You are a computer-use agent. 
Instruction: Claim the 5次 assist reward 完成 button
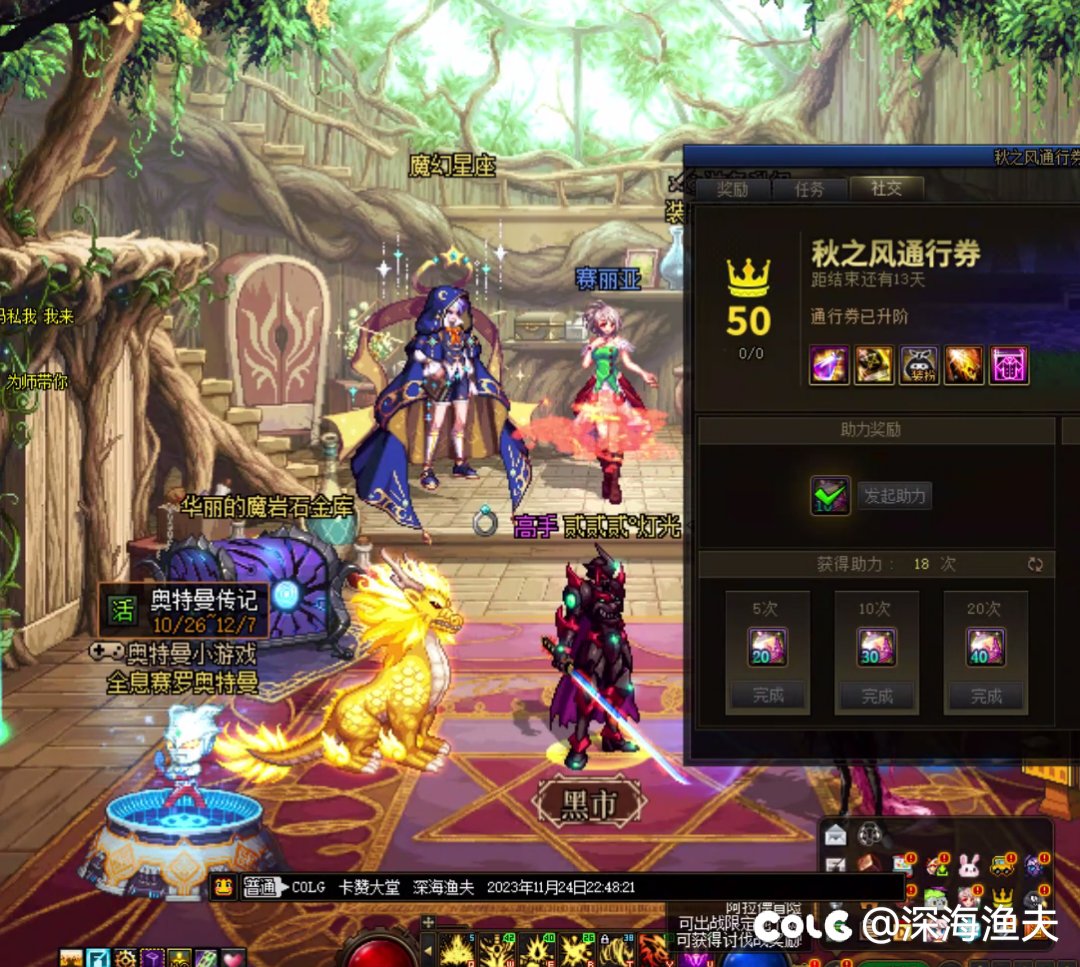pos(768,695)
